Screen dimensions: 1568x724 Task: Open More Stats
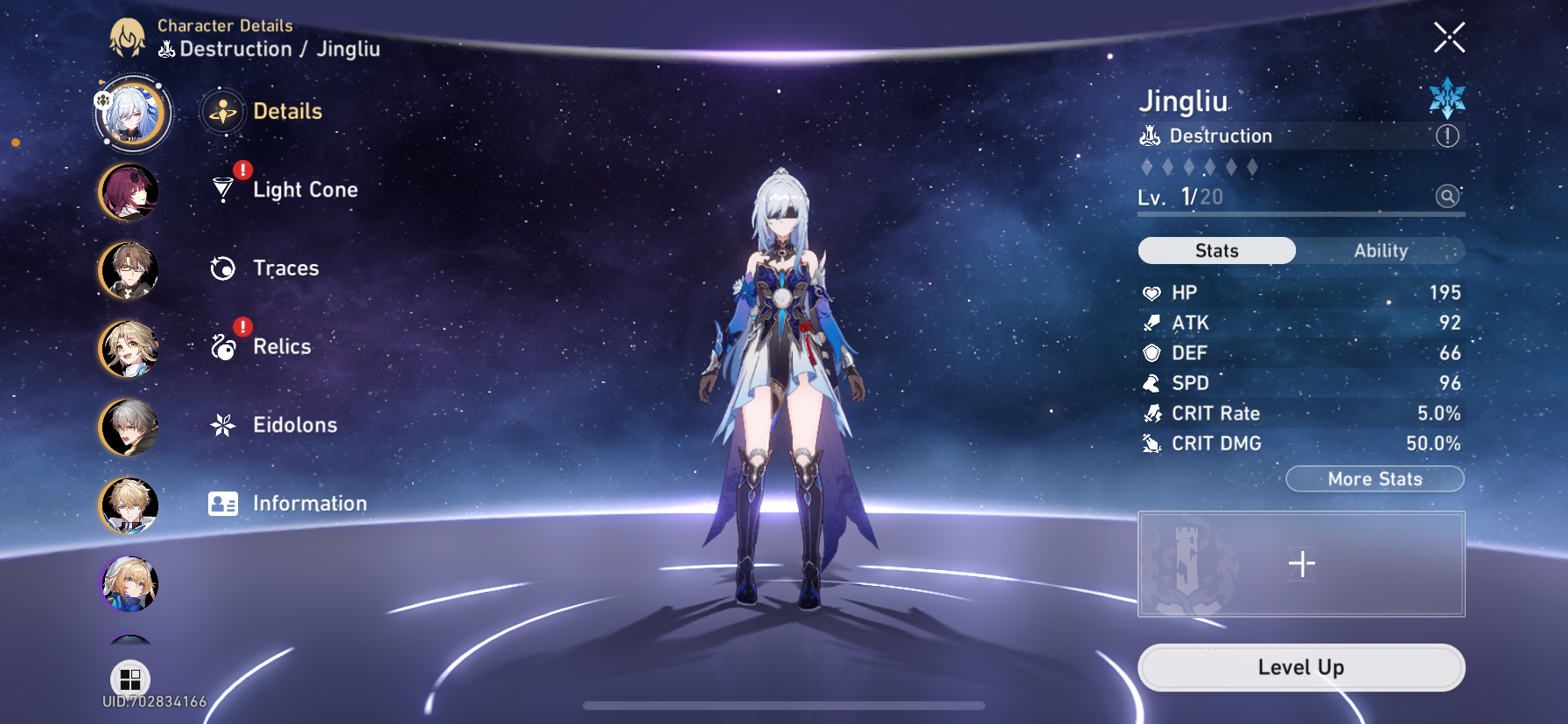point(1375,478)
